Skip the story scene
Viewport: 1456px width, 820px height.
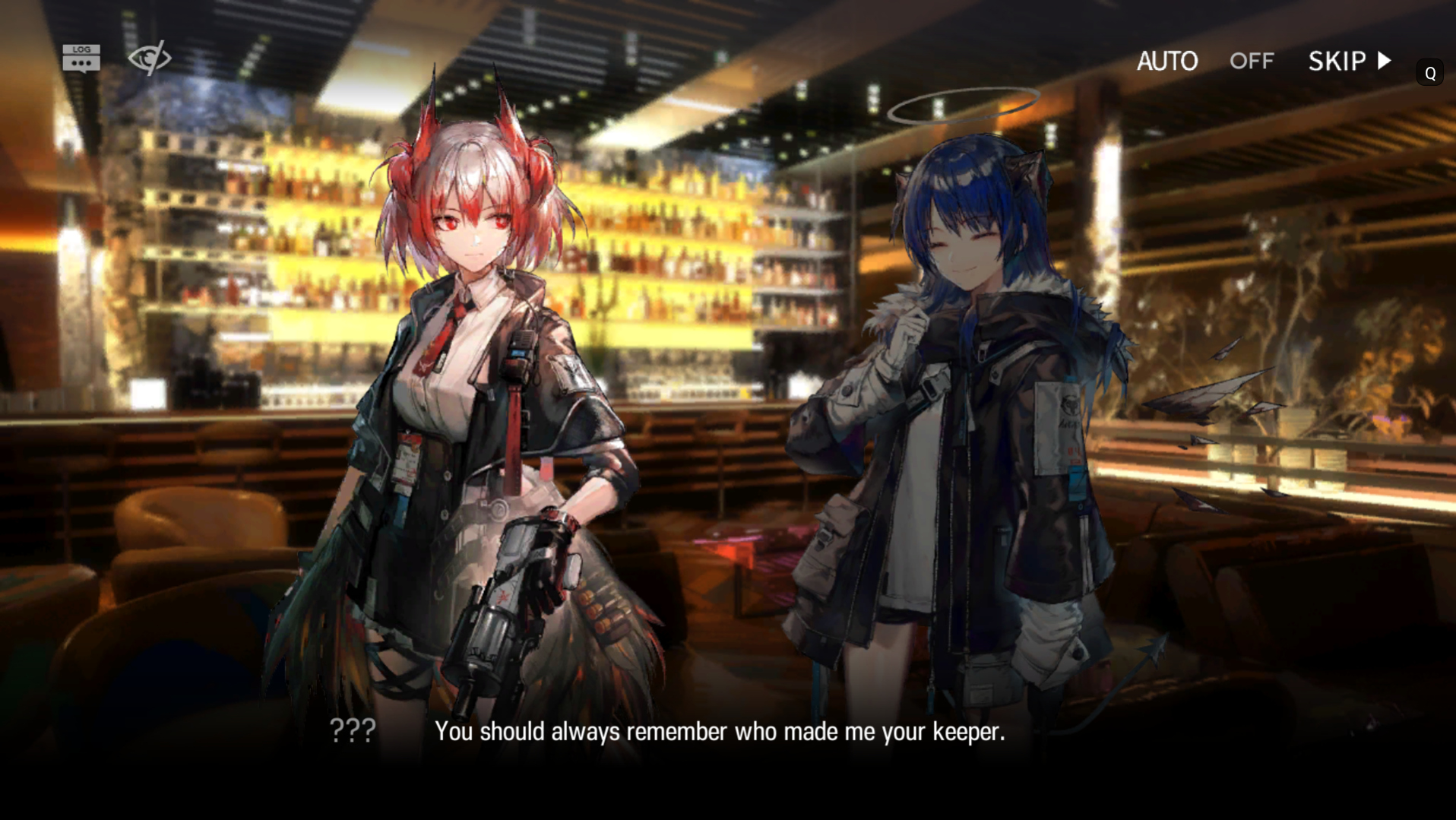click(x=1350, y=61)
